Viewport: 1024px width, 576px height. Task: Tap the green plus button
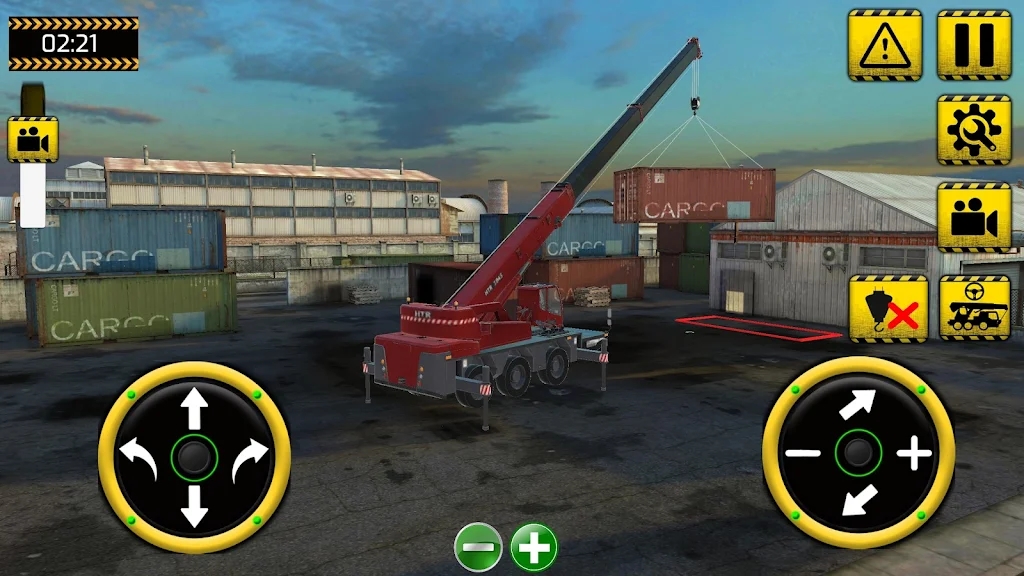click(x=534, y=548)
